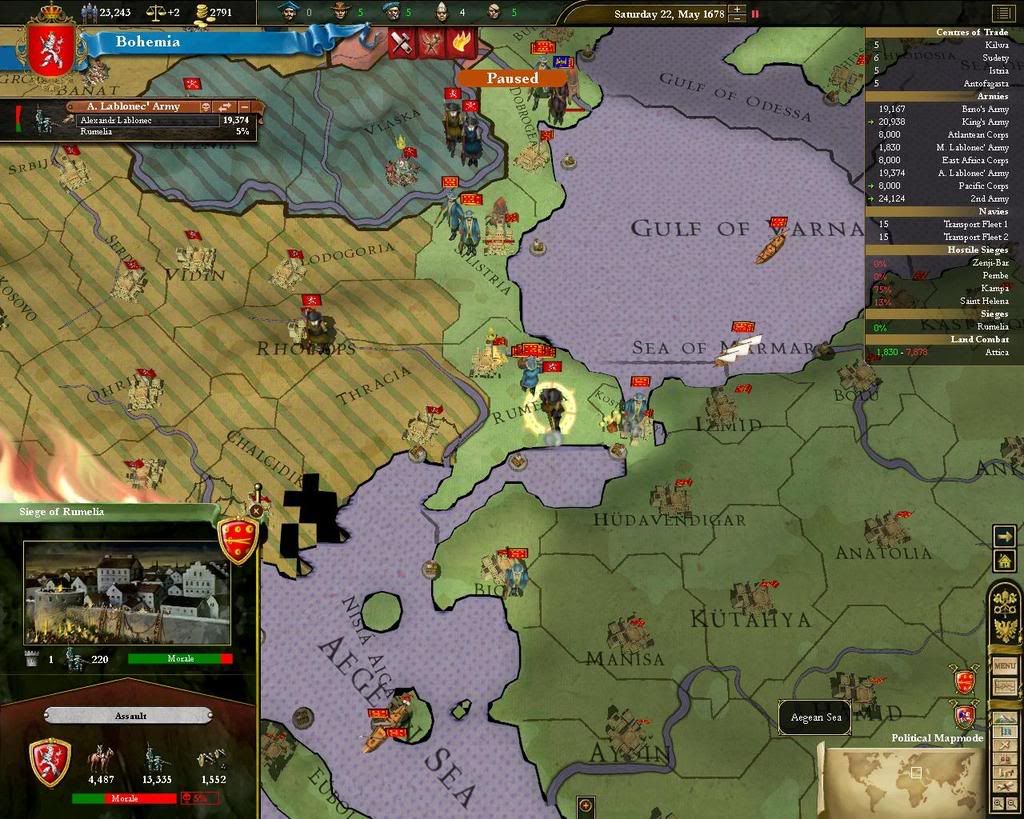Decrease game speed with the minus button
This screenshot has height=819, width=1024.
pos(737,19)
